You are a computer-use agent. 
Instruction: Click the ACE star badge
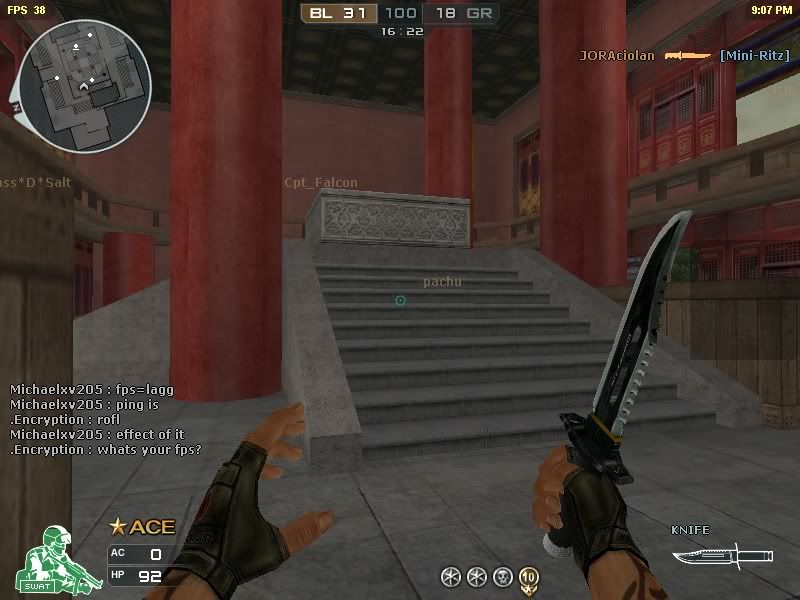141,527
